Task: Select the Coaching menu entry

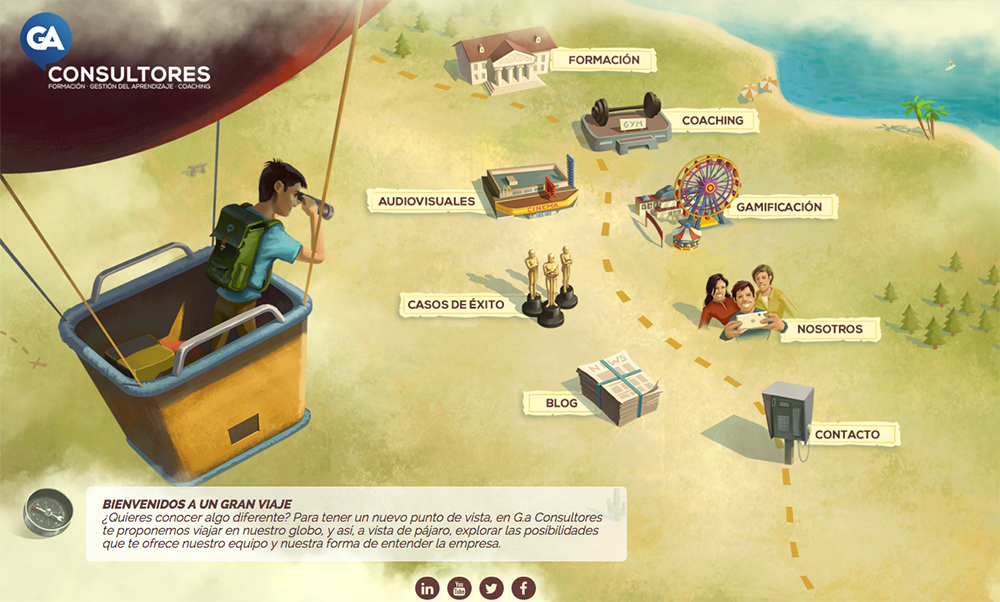Action: click(712, 121)
